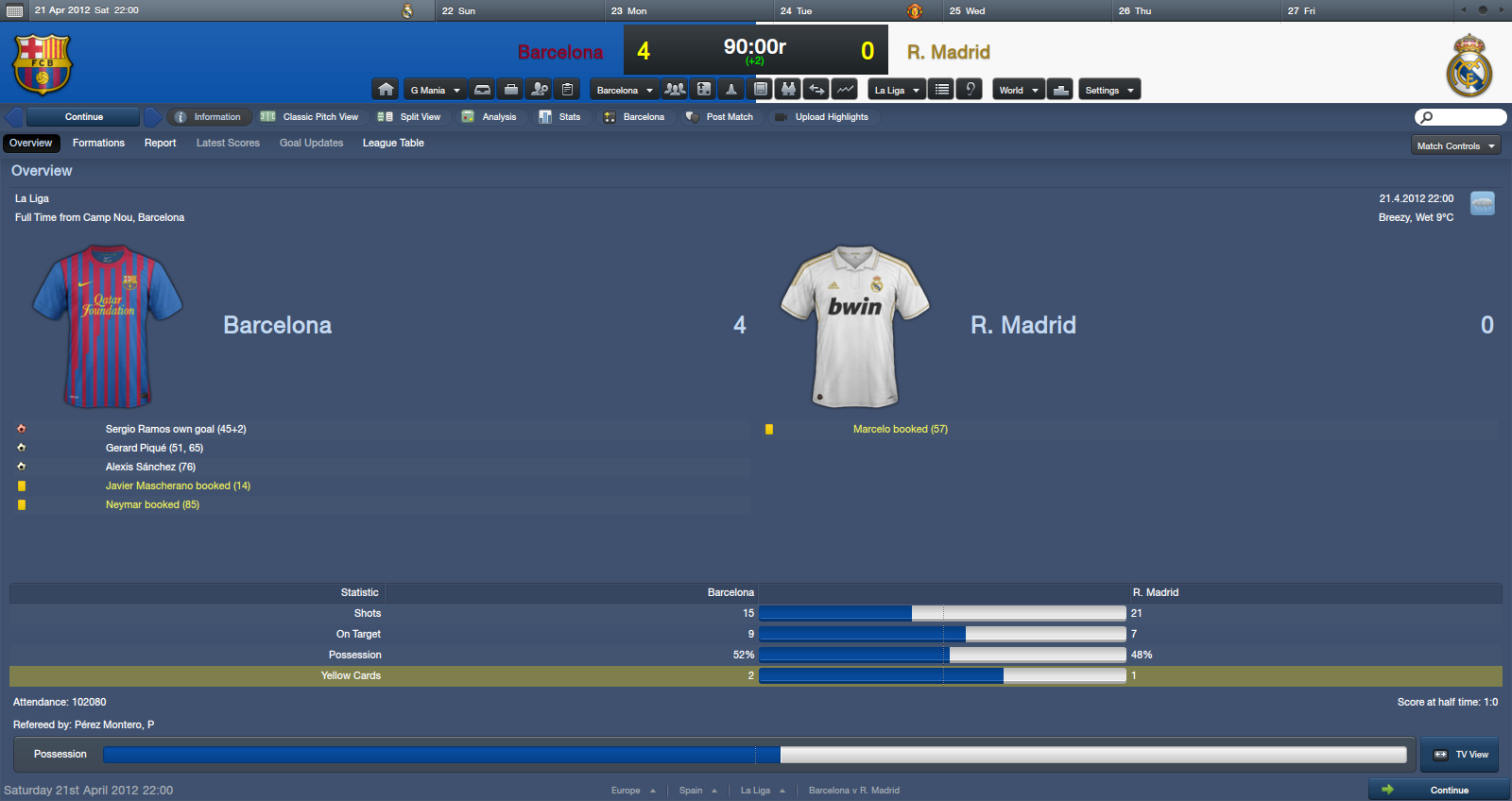
Task: Open the World dropdown menu
Action: [1018, 91]
